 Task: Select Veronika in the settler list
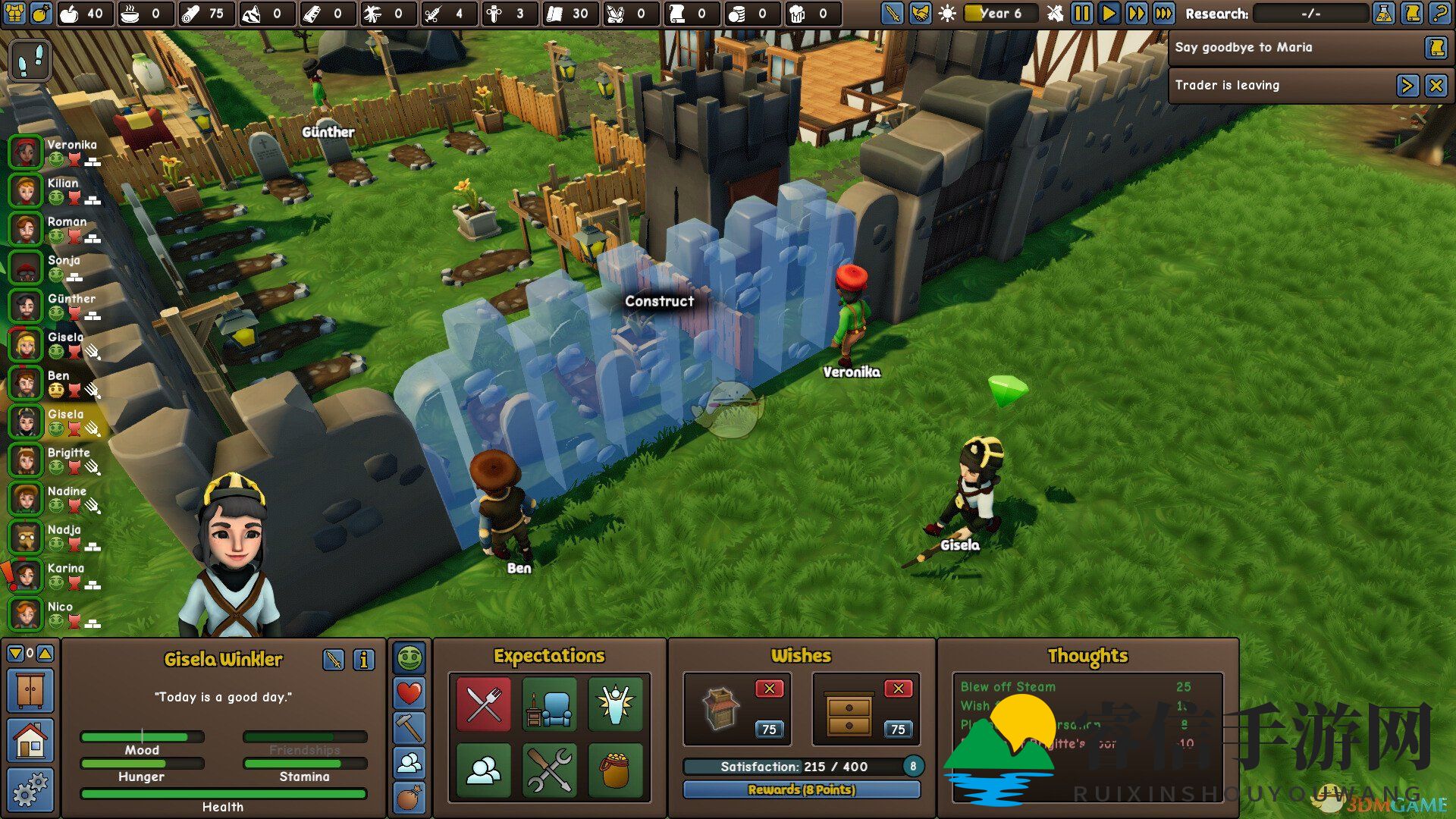[26, 152]
